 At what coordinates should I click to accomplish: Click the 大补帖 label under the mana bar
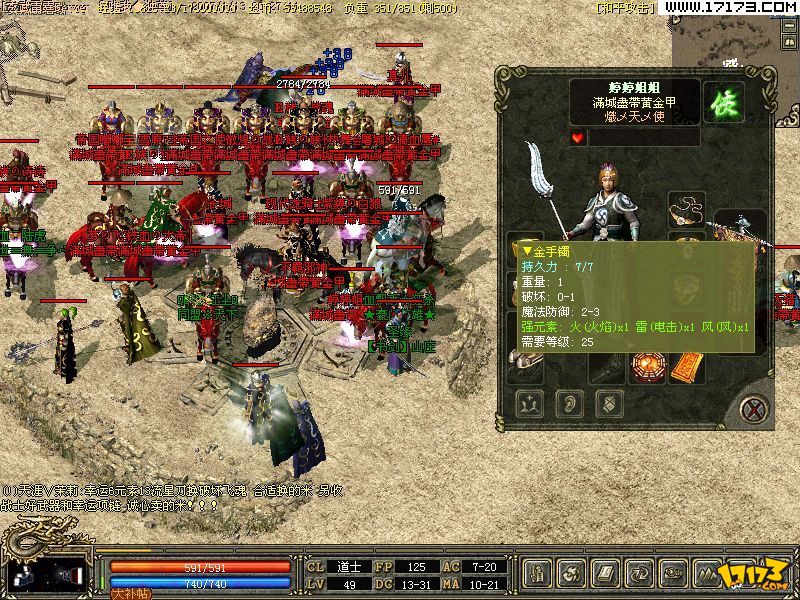coord(128,593)
